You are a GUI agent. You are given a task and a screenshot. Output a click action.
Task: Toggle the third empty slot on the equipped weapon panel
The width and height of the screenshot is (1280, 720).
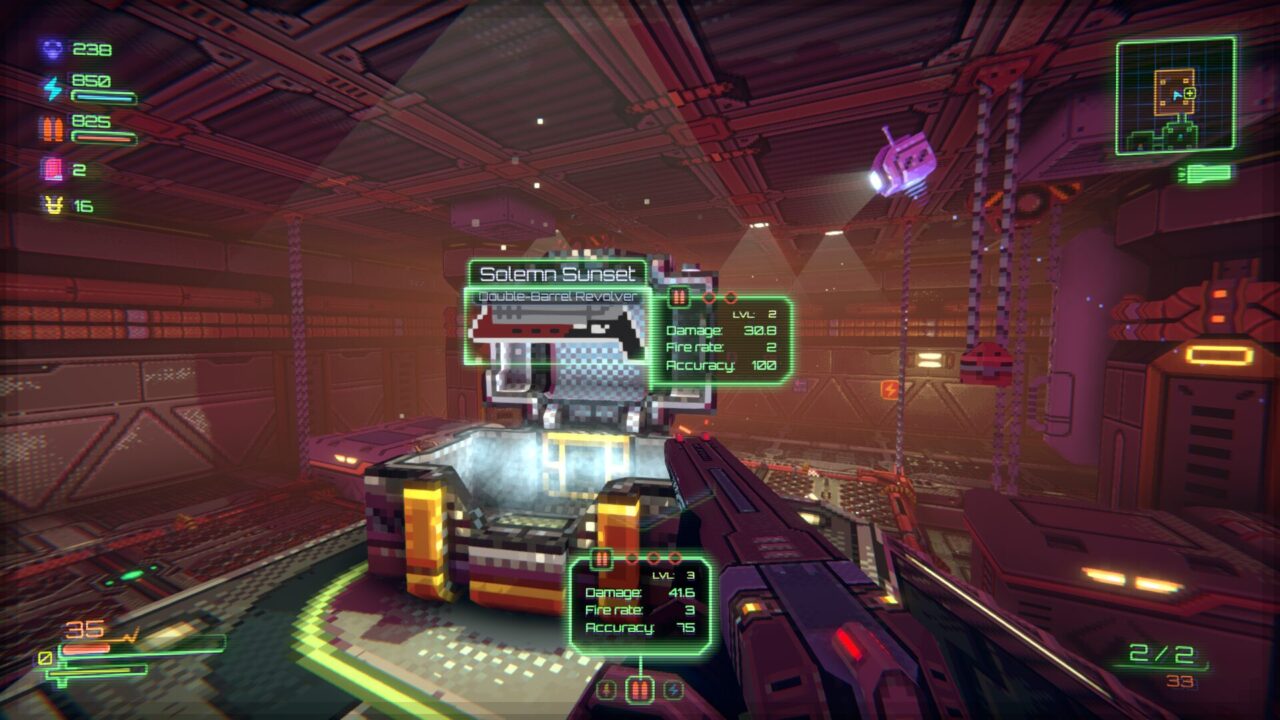(674, 557)
